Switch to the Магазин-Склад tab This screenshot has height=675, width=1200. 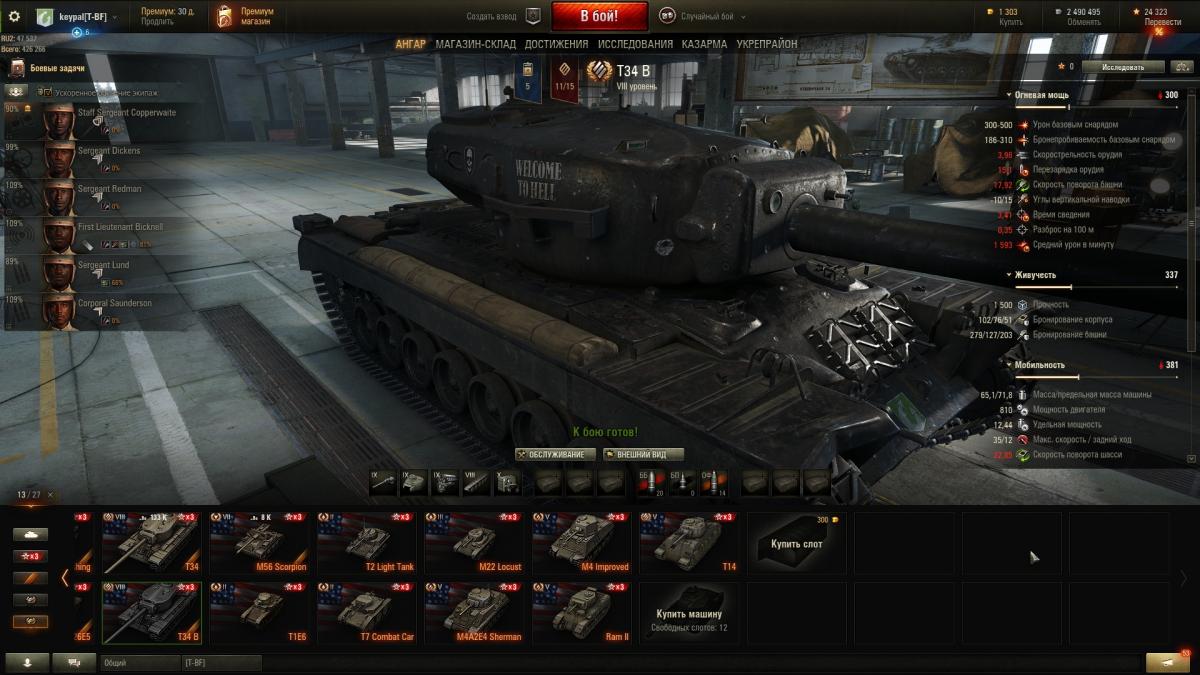475,45
